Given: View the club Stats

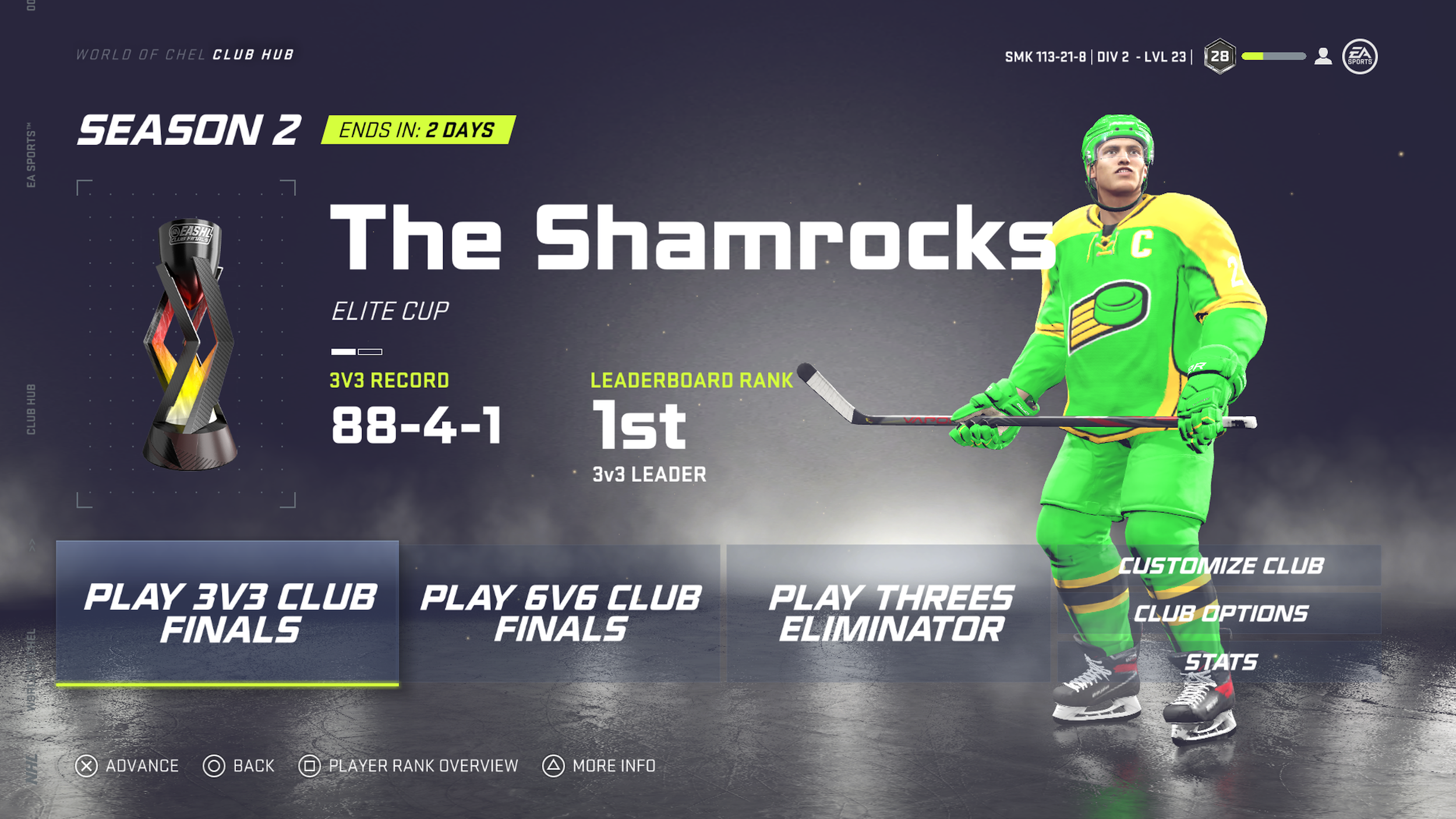Looking at the screenshot, I should [x=1221, y=662].
